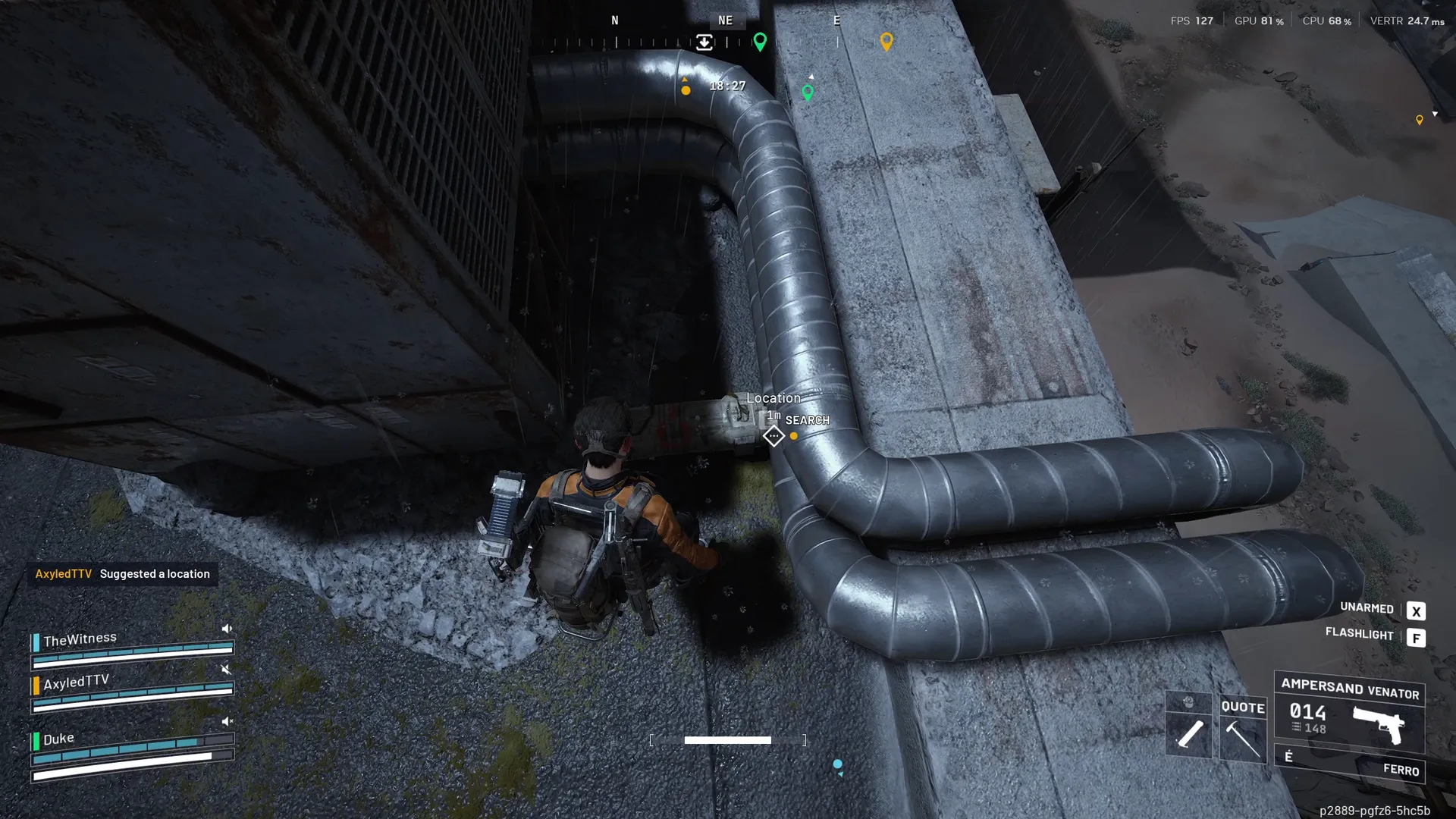This screenshot has width=1456, height=819.
Task: Click the AxyledTTV suggested location notification
Action: (x=123, y=574)
